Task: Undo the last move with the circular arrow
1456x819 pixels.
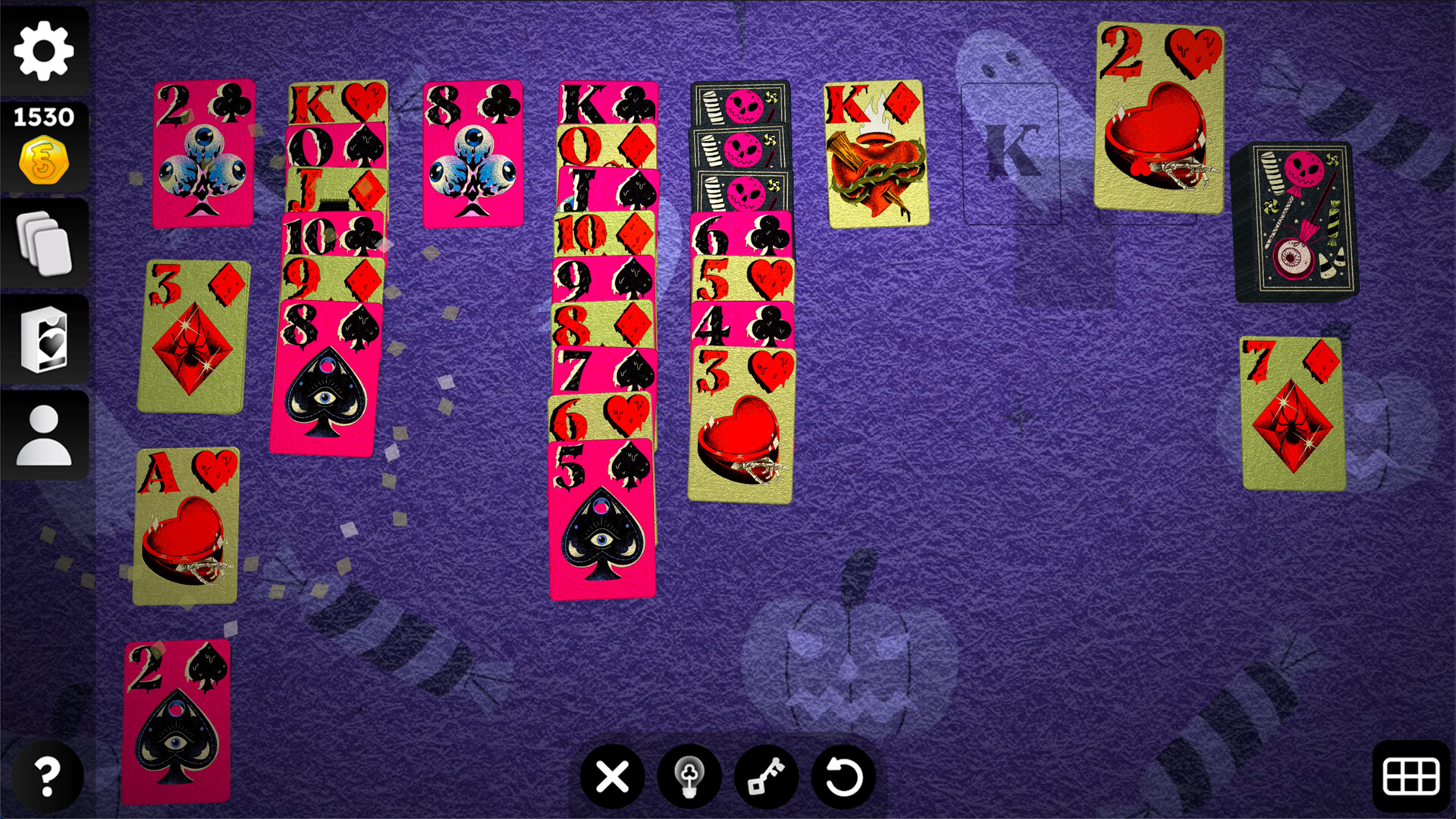Action: point(842,777)
